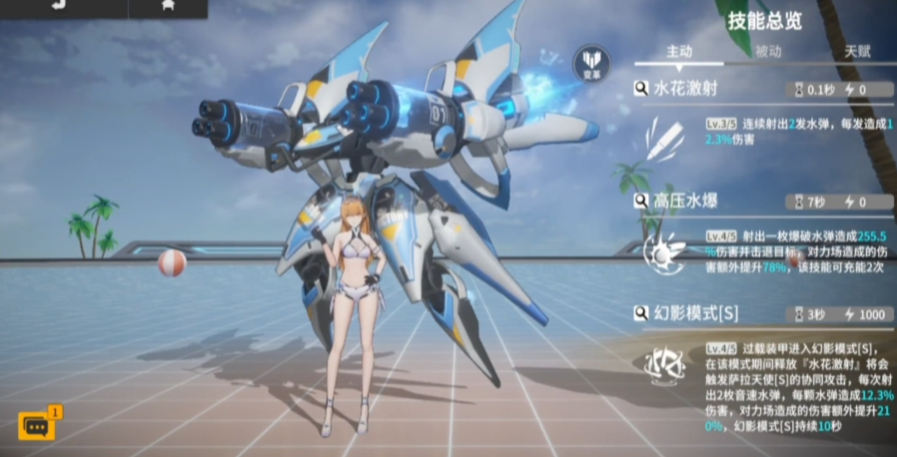
Task: Open the 天赋 talents tab
Action: tap(857, 52)
